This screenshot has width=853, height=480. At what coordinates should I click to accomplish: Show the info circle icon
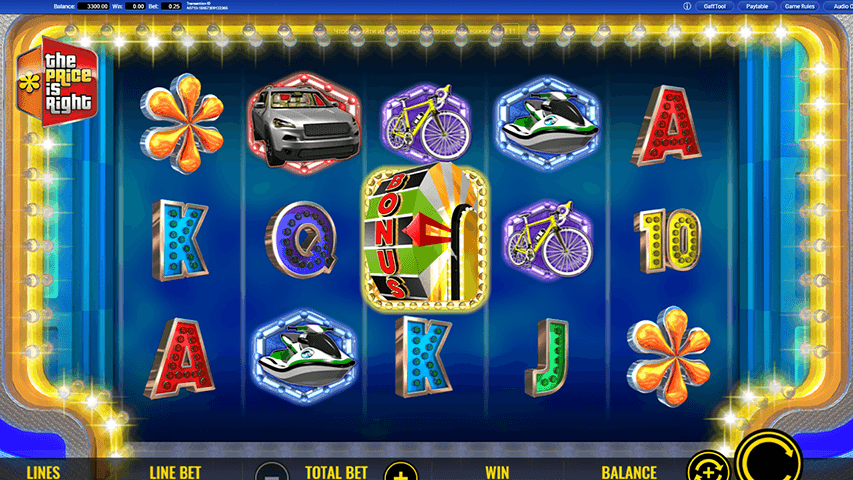[x=687, y=6]
